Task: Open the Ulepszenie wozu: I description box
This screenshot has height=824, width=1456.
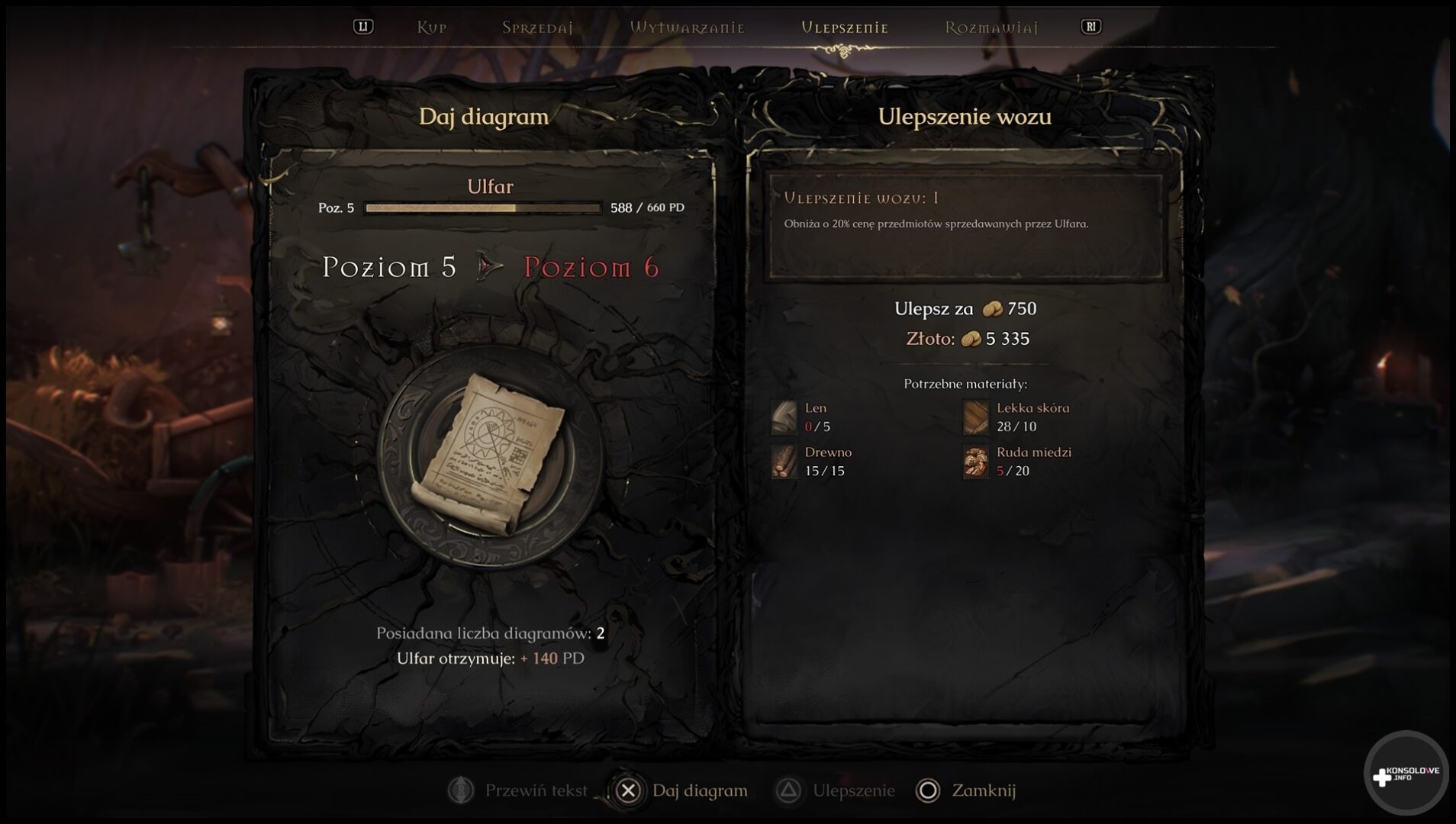Action: pos(965,227)
